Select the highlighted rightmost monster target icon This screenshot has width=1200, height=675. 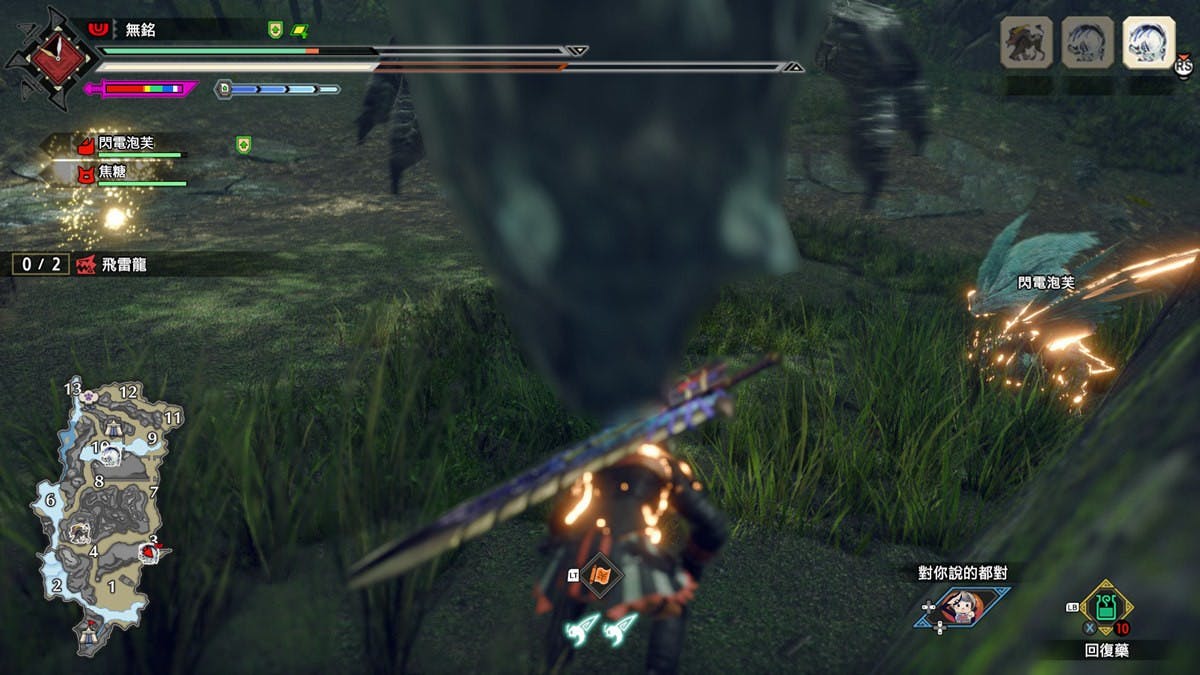tap(1147, 43)
